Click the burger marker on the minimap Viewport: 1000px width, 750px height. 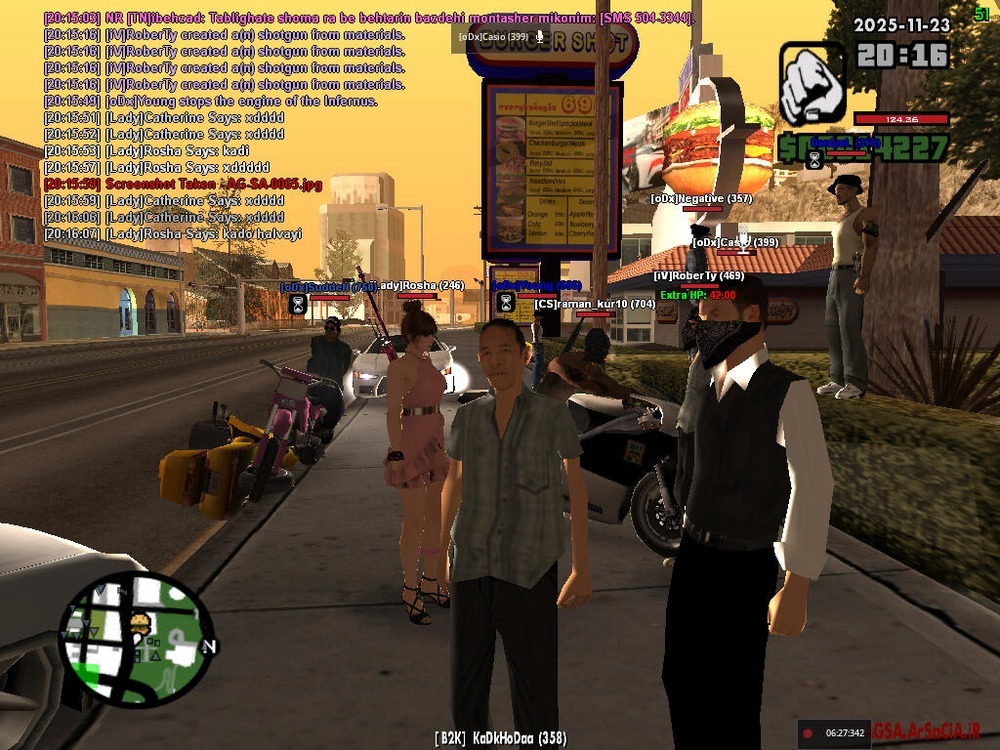(139, 626)
